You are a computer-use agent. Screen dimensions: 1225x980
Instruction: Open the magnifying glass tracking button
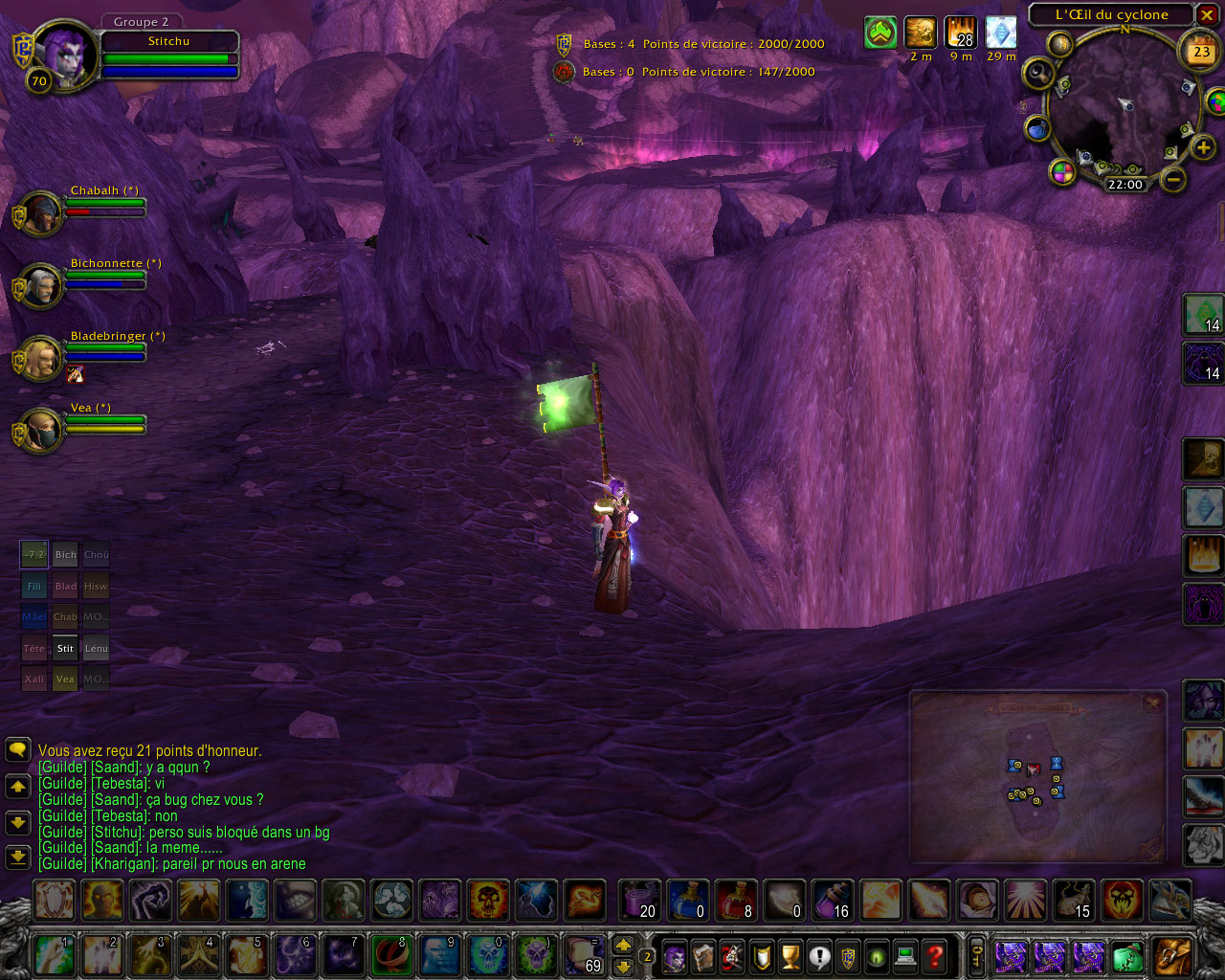pyautogui.click(x=1037, y=74)
